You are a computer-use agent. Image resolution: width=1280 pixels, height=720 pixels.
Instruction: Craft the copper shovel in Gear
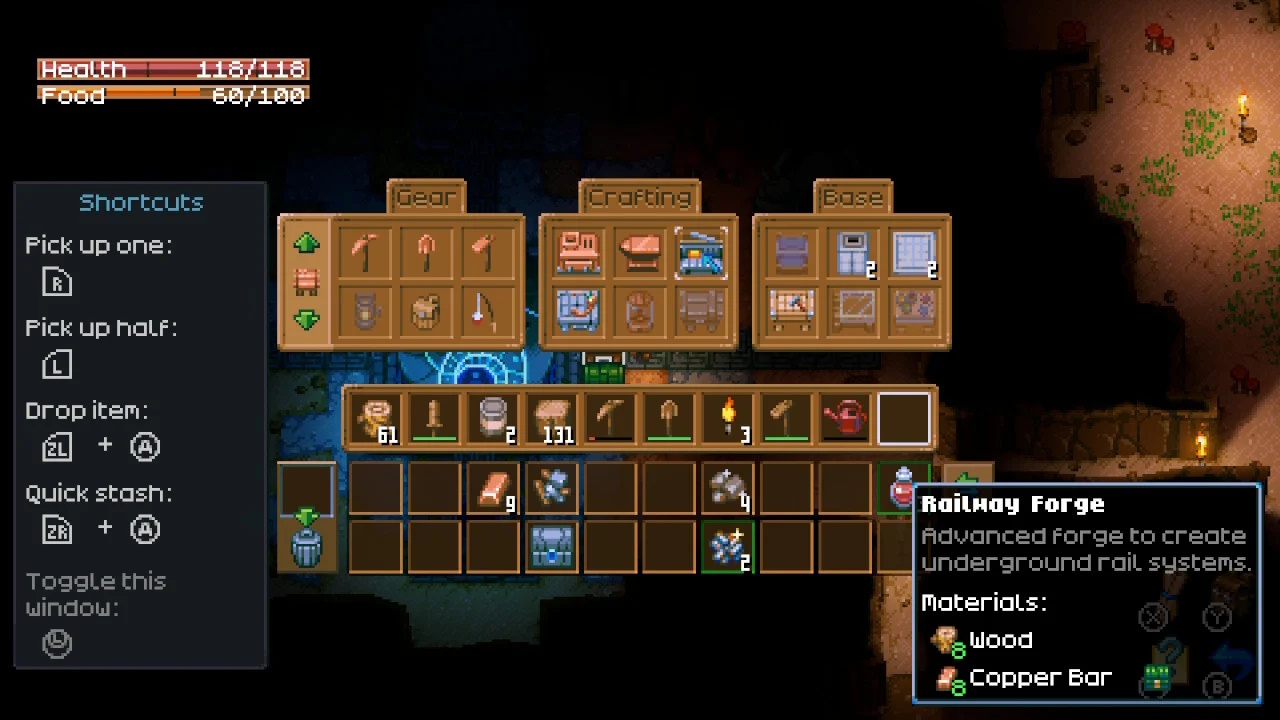click(x=426, y=253)
